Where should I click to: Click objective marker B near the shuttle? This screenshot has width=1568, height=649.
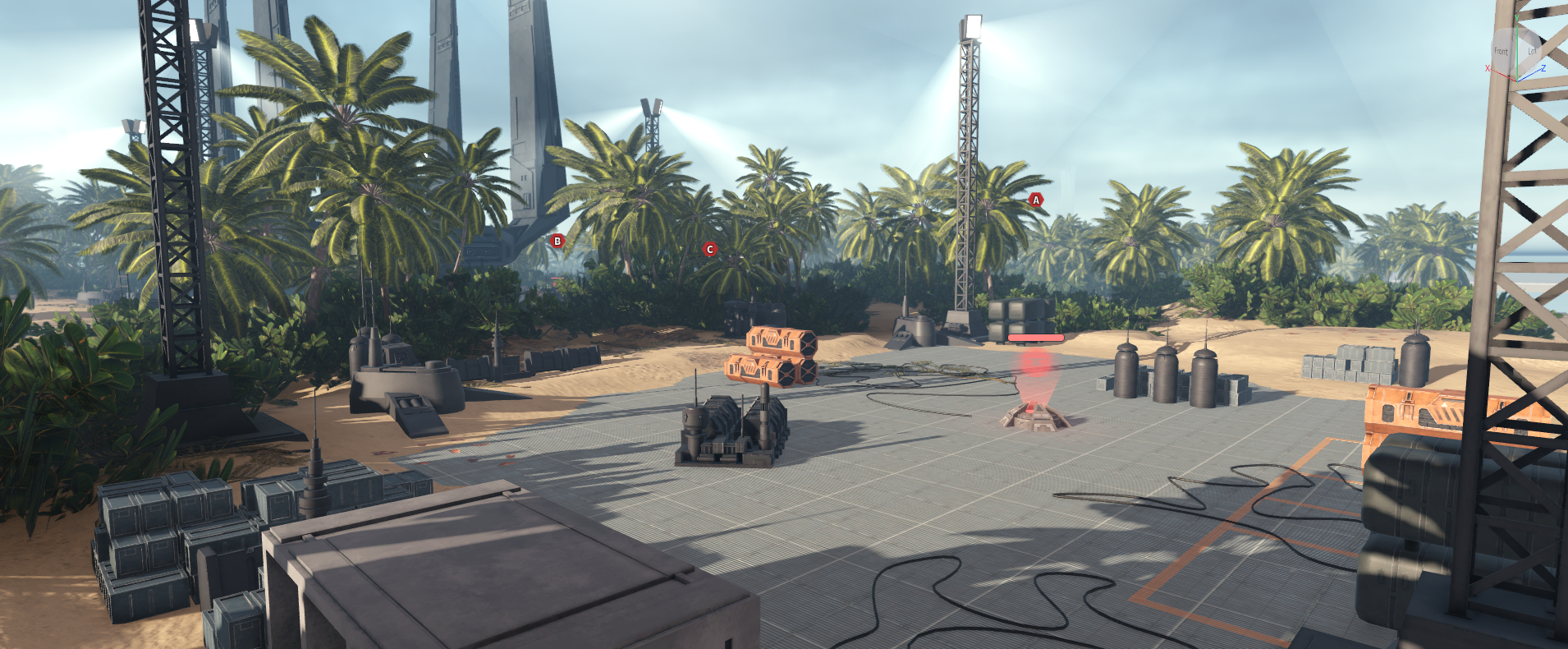pyautogui.click(x=558, y=241)
